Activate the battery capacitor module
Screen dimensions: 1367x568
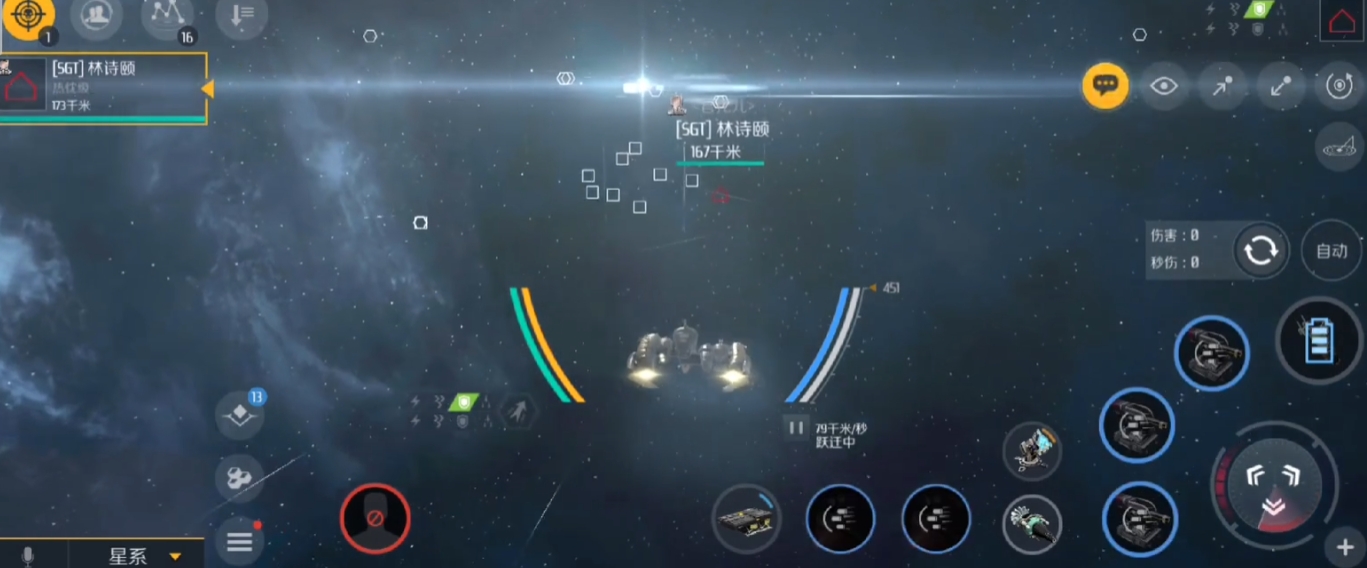[1320, 340]
